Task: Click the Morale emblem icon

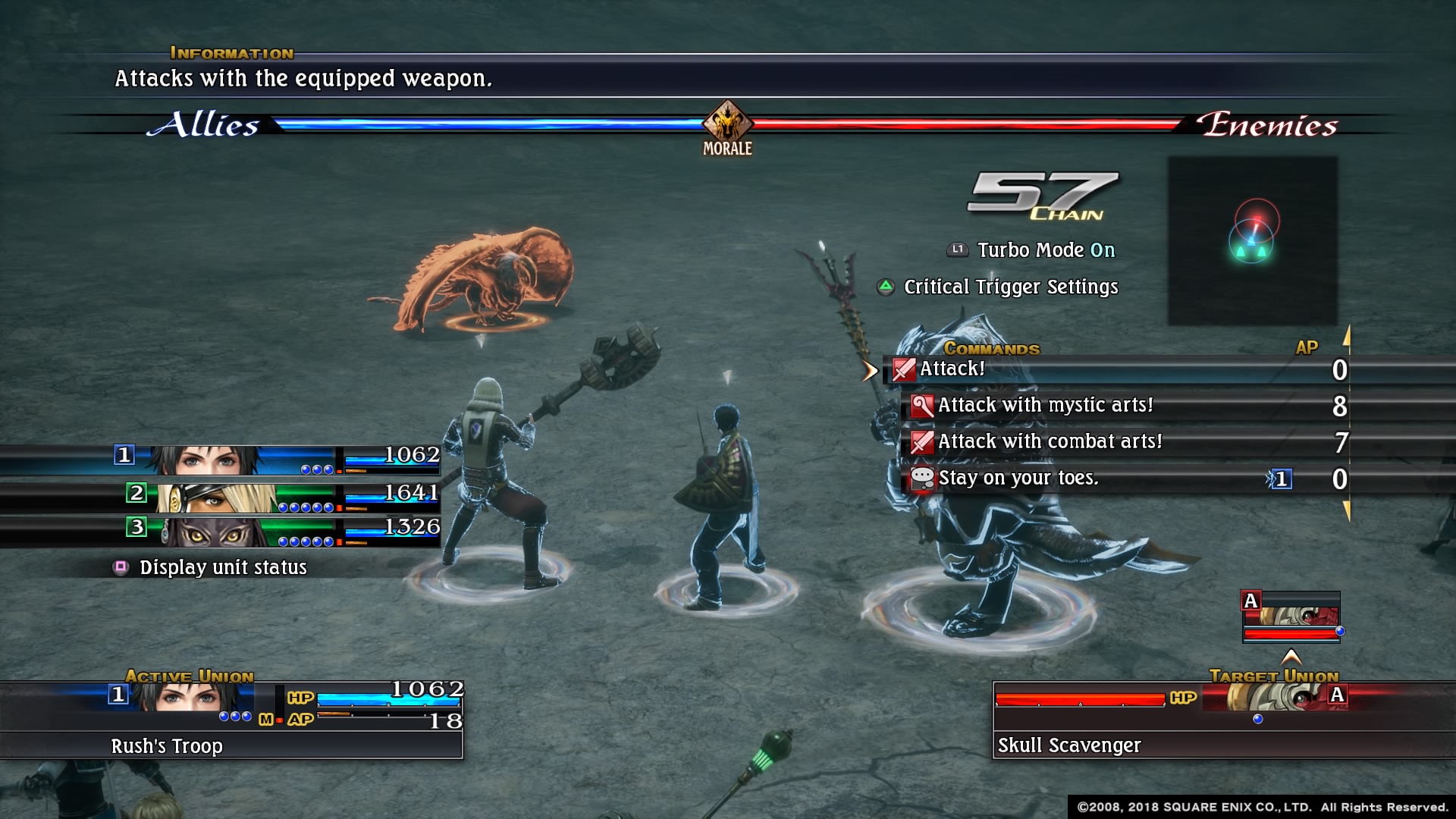Action: pos(727,124)
